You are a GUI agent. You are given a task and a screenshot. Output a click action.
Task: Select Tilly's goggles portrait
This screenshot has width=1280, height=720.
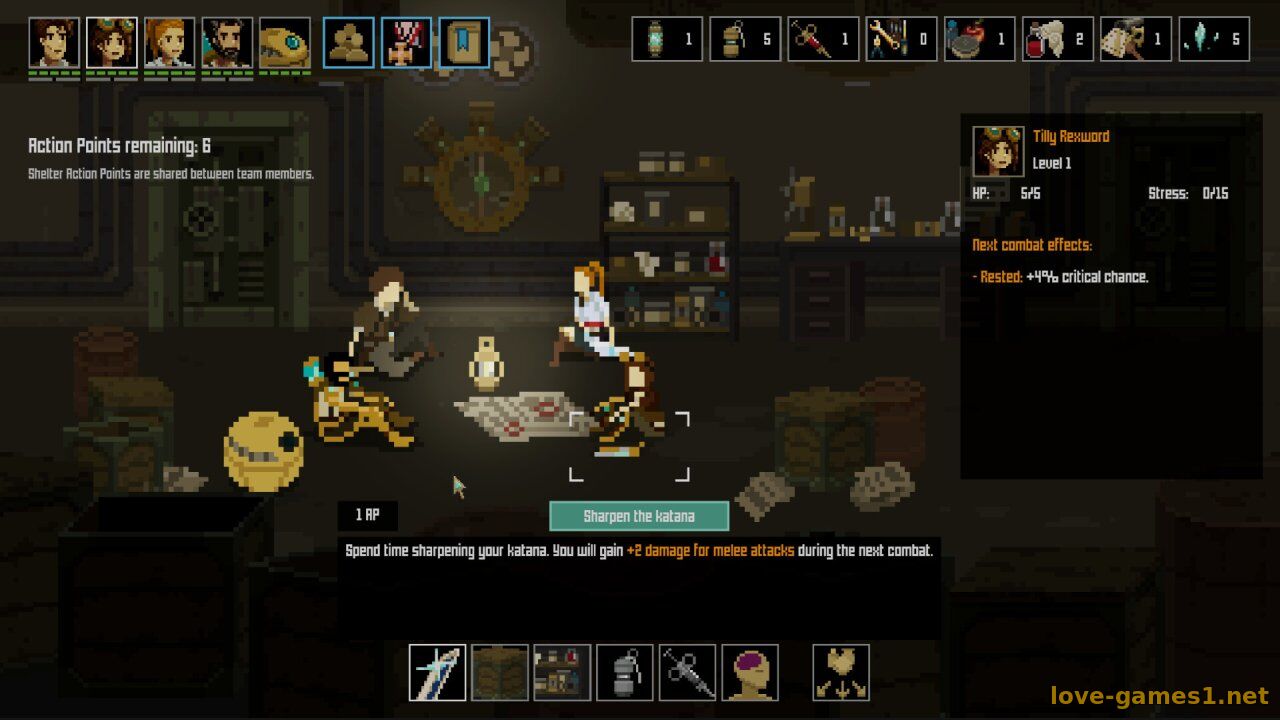[112, 43]
